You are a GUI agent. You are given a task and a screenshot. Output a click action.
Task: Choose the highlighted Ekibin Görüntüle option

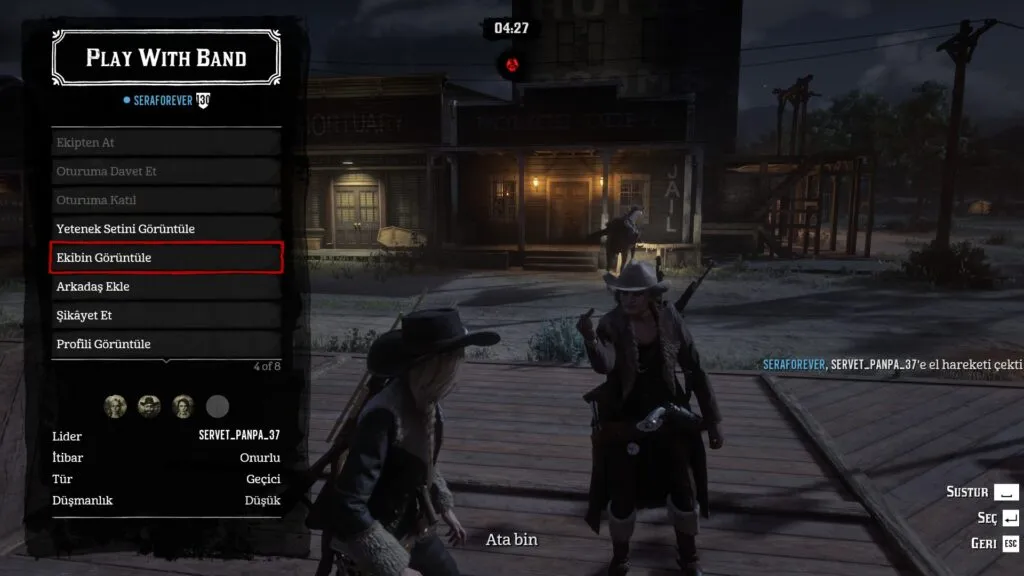(x=166, y=258)
